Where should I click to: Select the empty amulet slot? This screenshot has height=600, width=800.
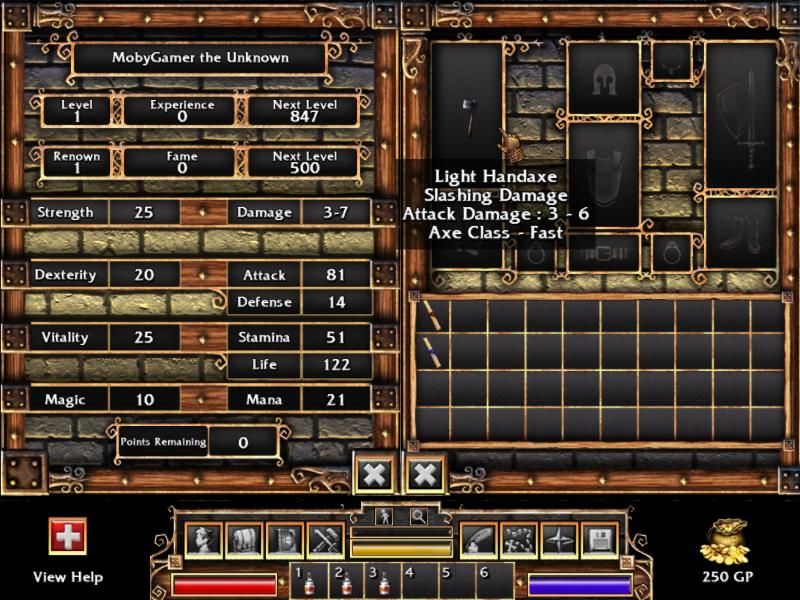(x=670, y=60)
